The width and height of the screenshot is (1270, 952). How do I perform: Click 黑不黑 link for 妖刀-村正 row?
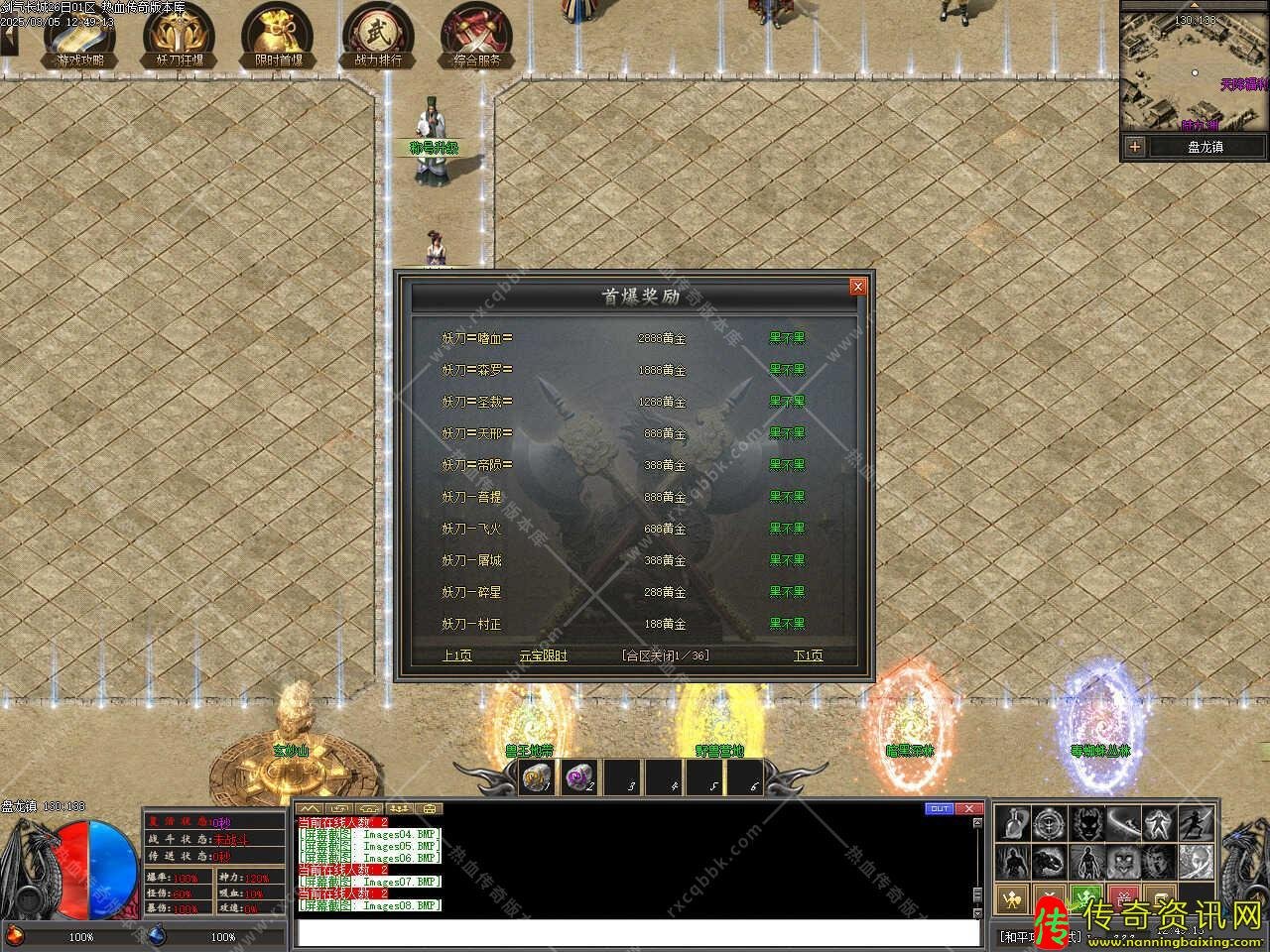(787, 624)
